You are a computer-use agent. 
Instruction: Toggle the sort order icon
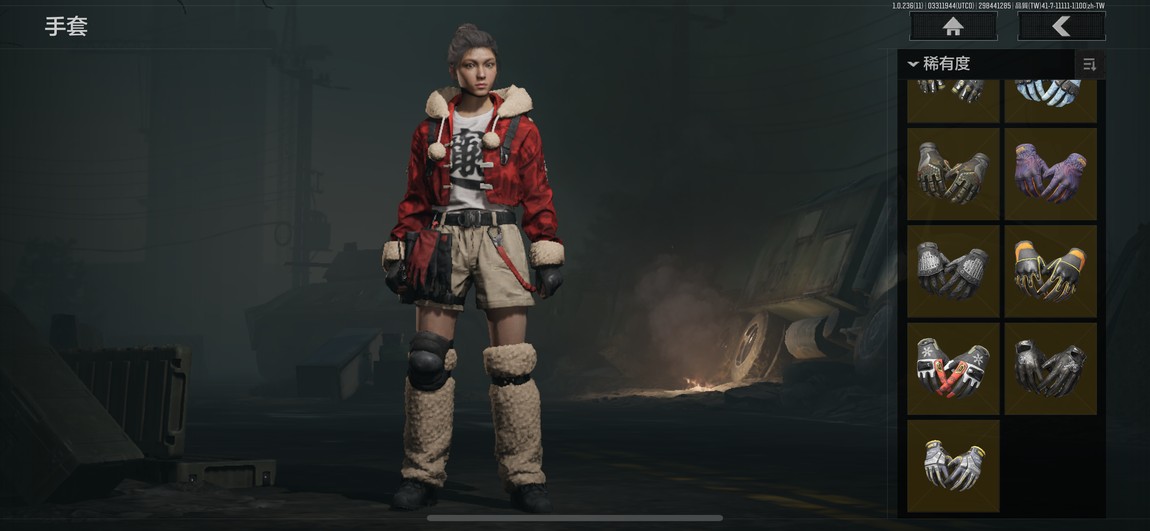(x=1089, y=64)
